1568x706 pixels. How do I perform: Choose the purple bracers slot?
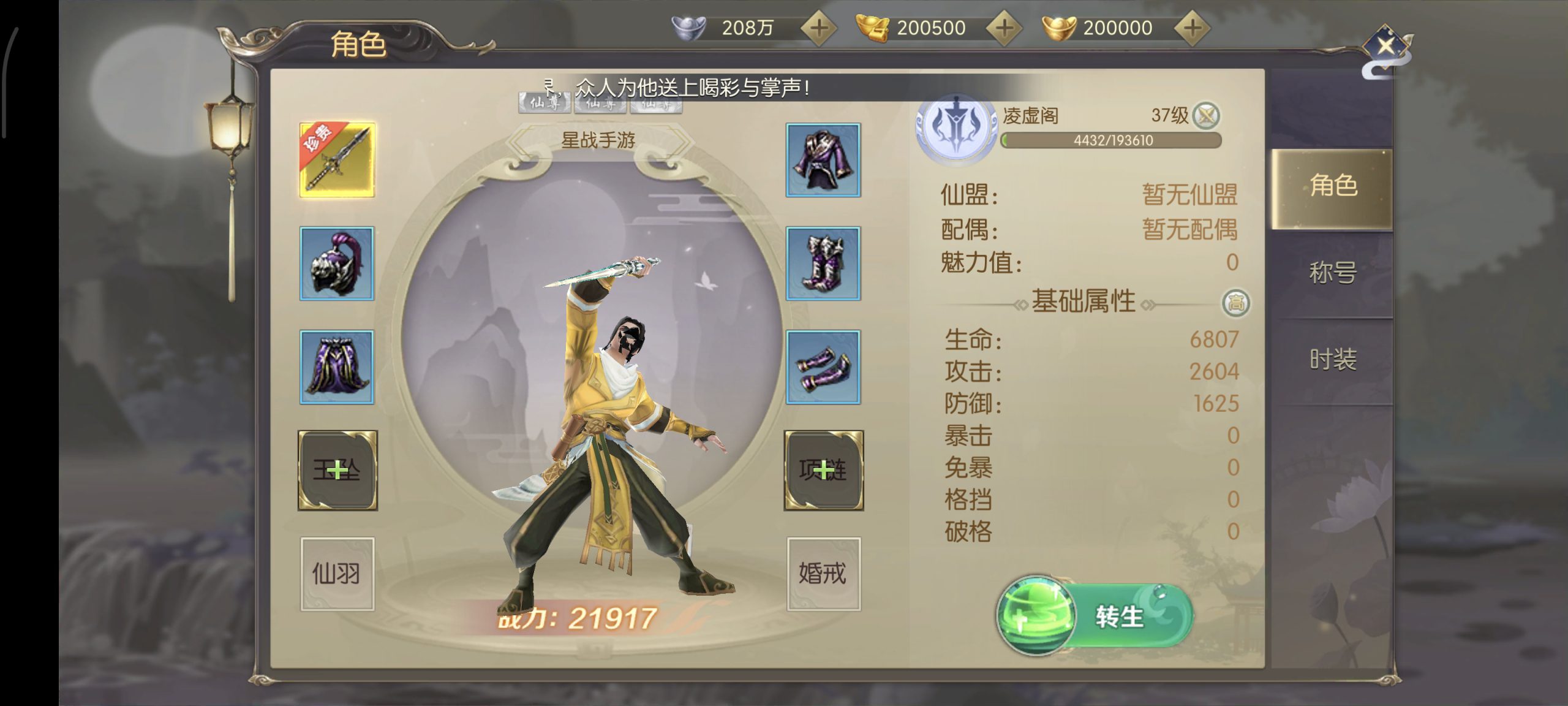(x=823, y=367)
